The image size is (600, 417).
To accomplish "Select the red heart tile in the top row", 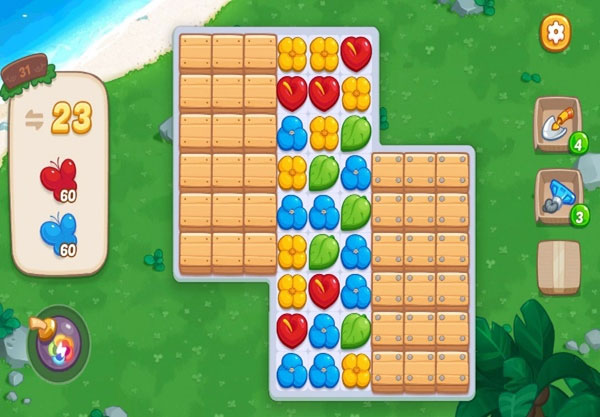I will (356, 53).
